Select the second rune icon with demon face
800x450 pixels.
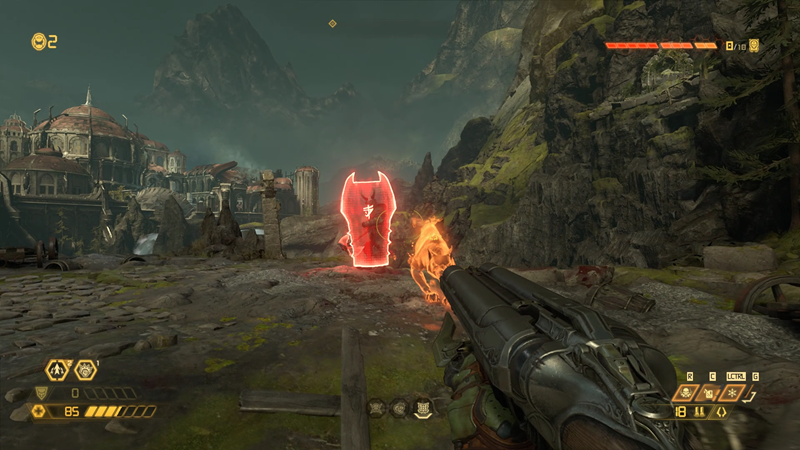point(86,370)
